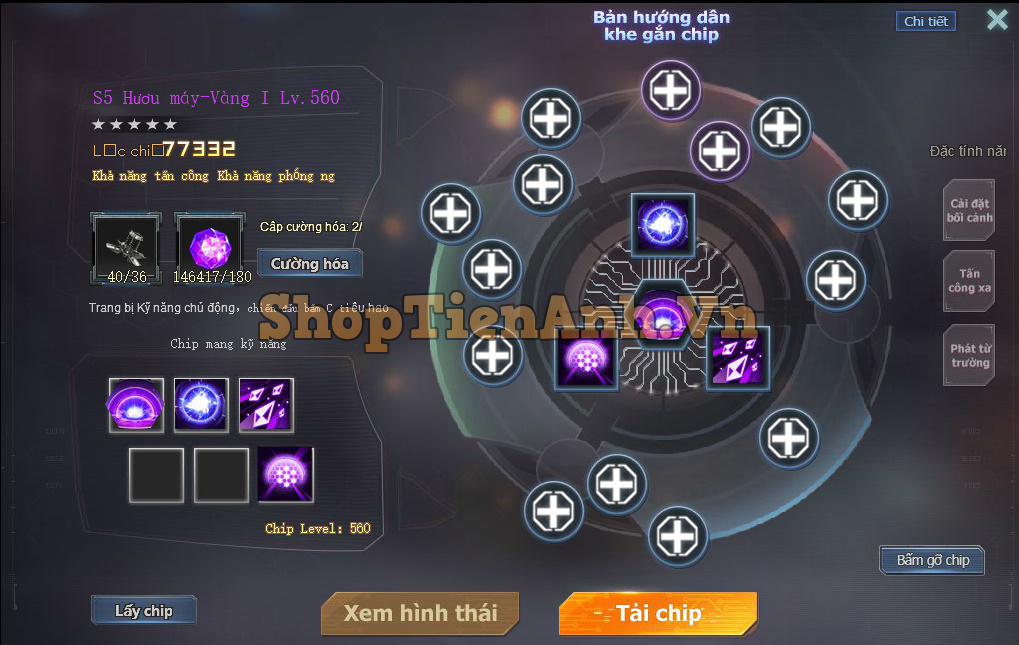Image resolution: width=1019 pixels, height=645 pixels.
Task: Choose Xem hình thái button
Action: click(x=421, y=613)
